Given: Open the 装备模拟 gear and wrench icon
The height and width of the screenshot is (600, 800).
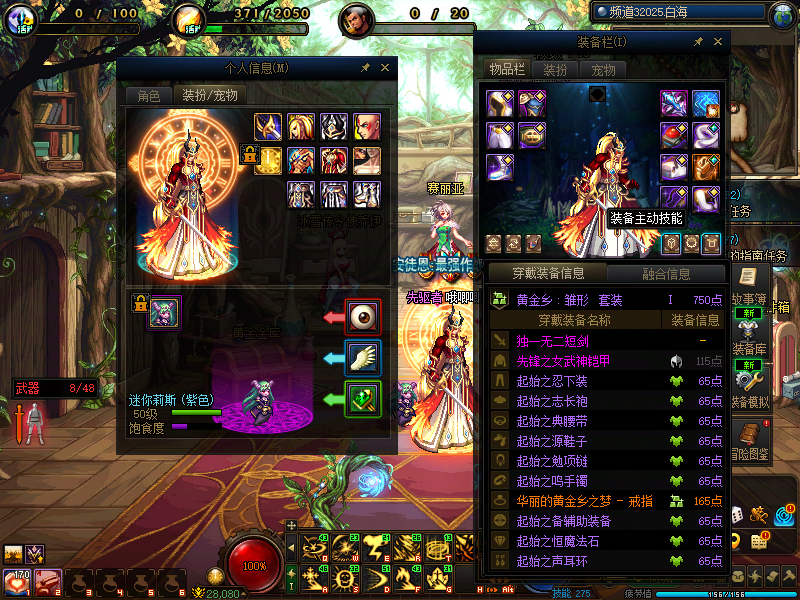Looking at the screenshot, I should 747,377.
